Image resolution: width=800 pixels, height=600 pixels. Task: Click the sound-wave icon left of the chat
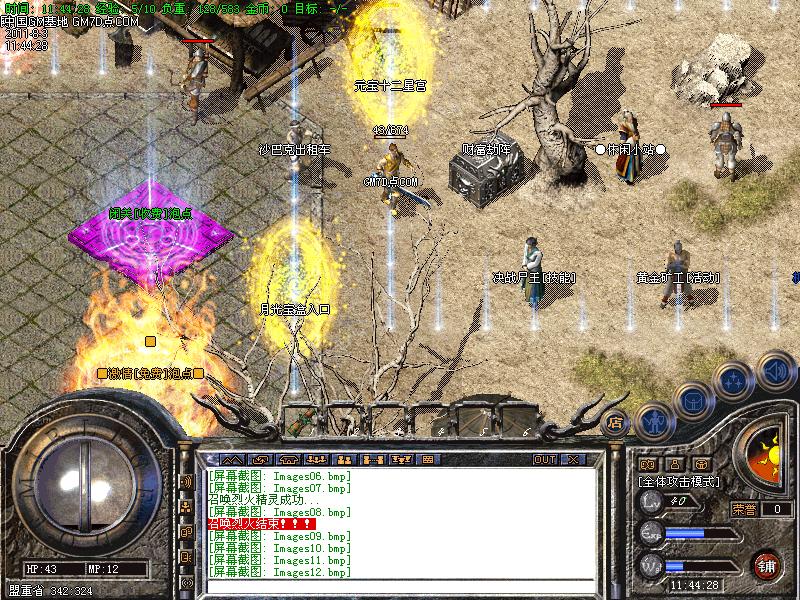tap(186, 482)
